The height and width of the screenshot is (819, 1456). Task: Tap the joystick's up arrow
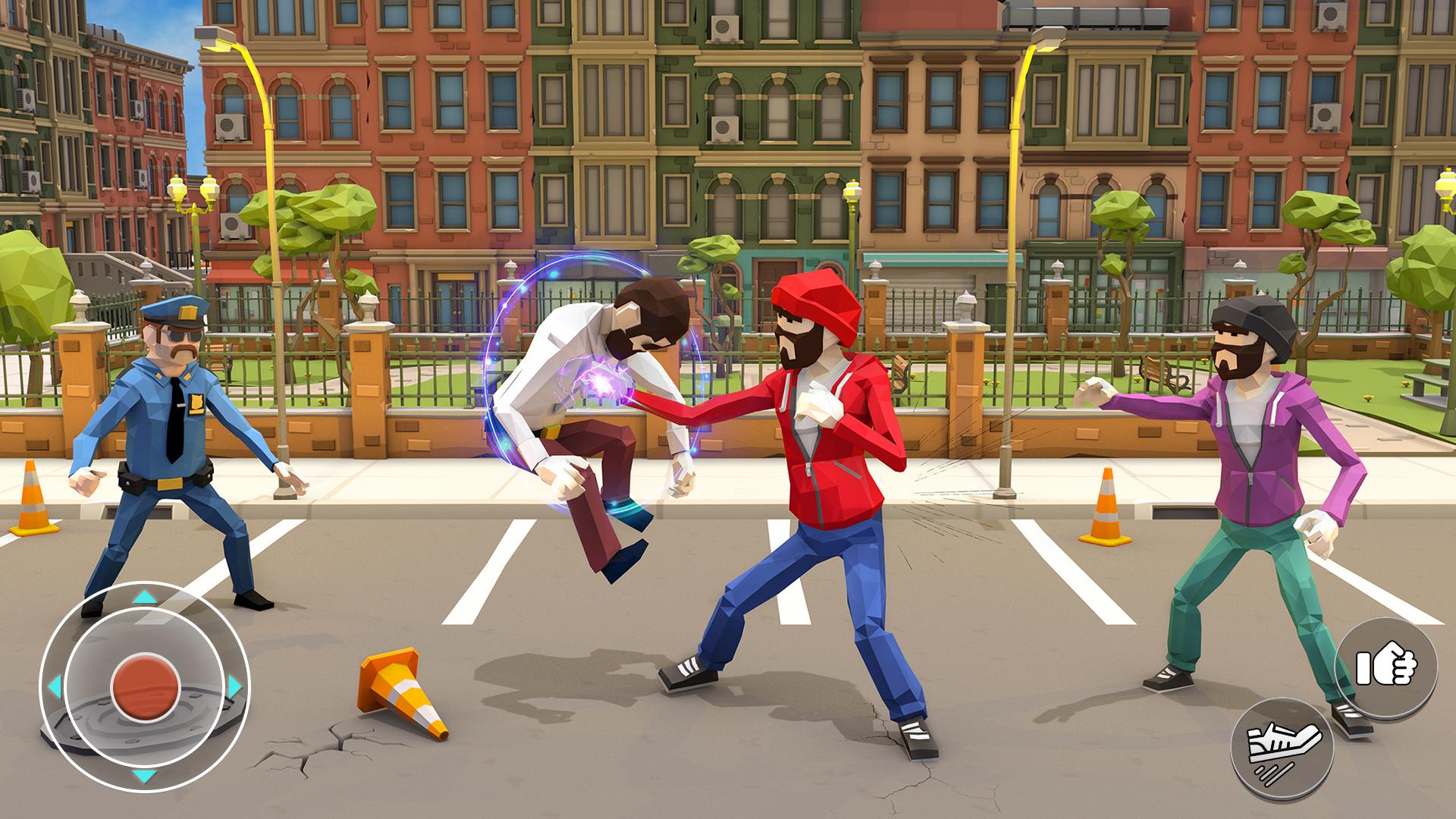[145, 598]
